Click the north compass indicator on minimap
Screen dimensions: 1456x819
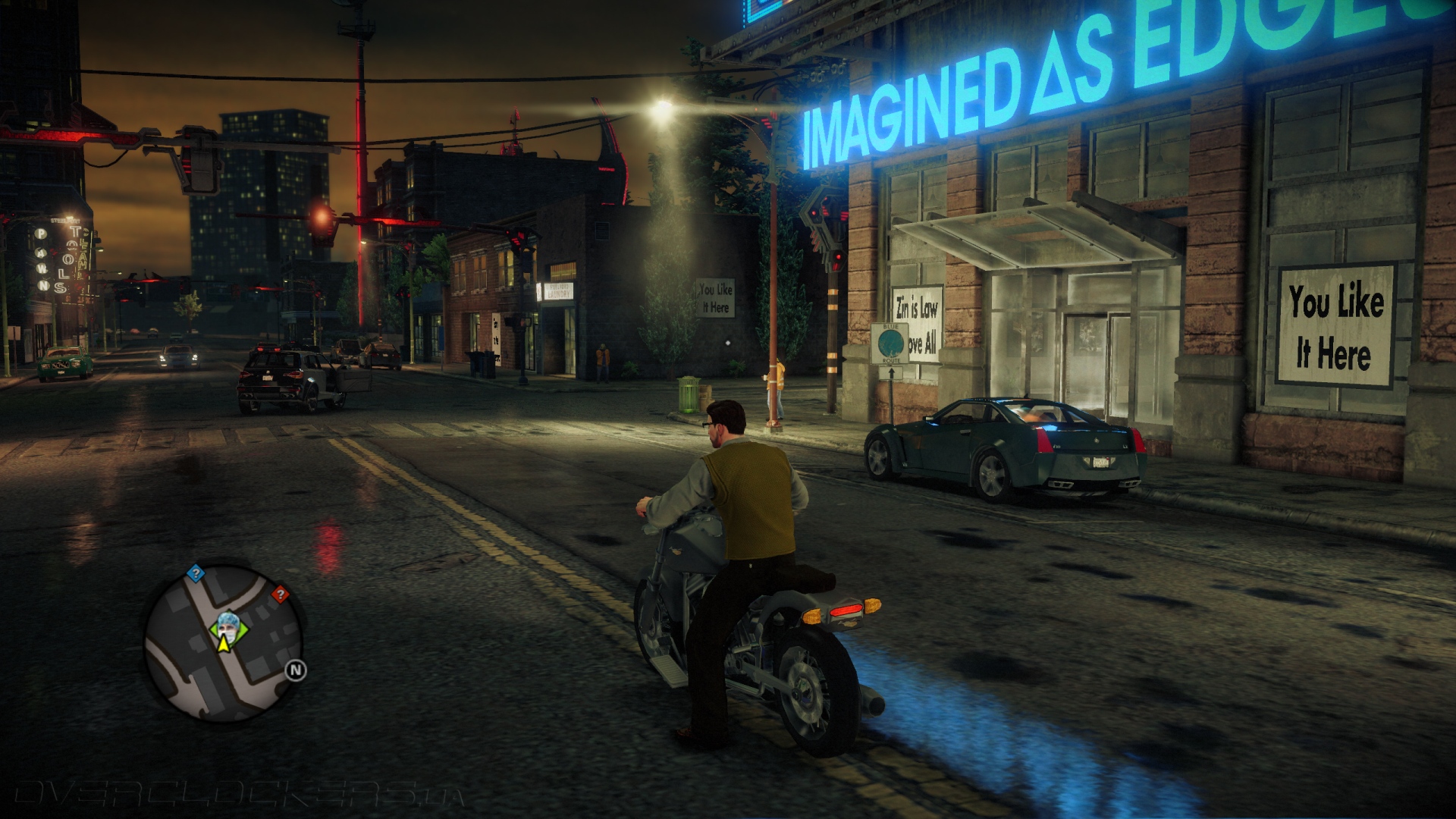[x=296, y=670]
